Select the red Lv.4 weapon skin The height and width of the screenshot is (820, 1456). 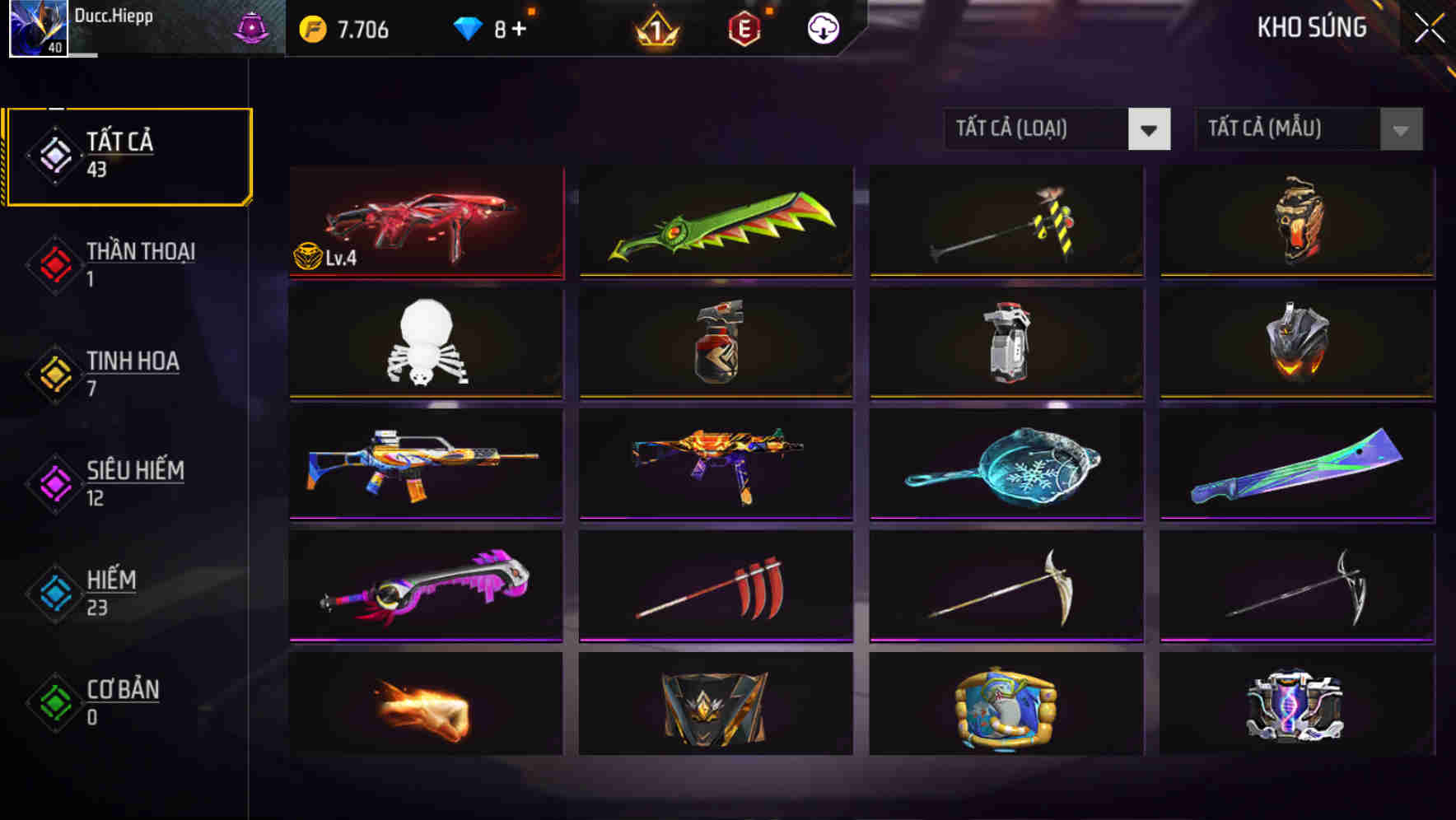click(425, 222)
